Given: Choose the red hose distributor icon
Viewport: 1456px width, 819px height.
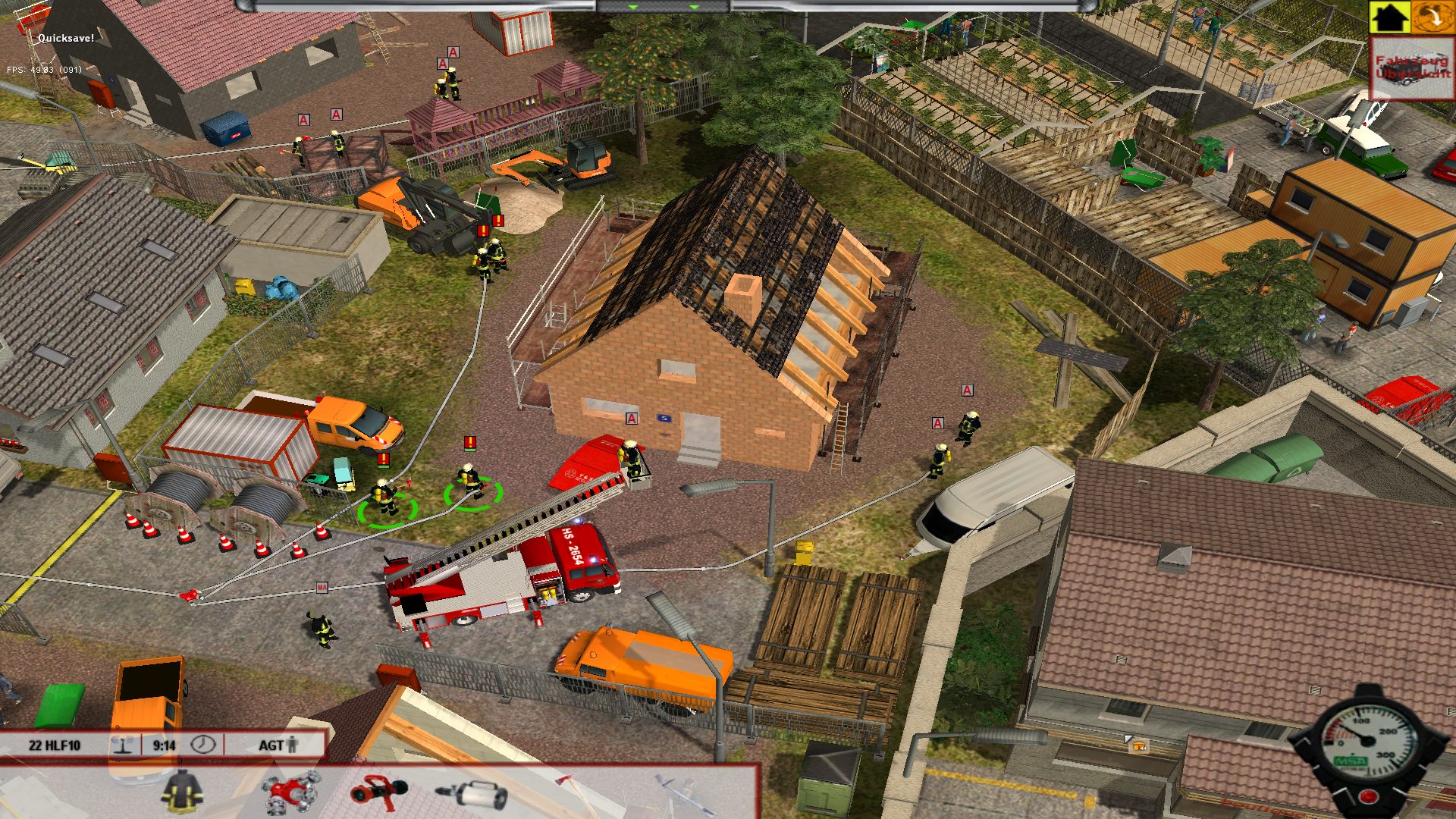Looking at the screenshot, I should pyautogui.click(x=291, y=792).
